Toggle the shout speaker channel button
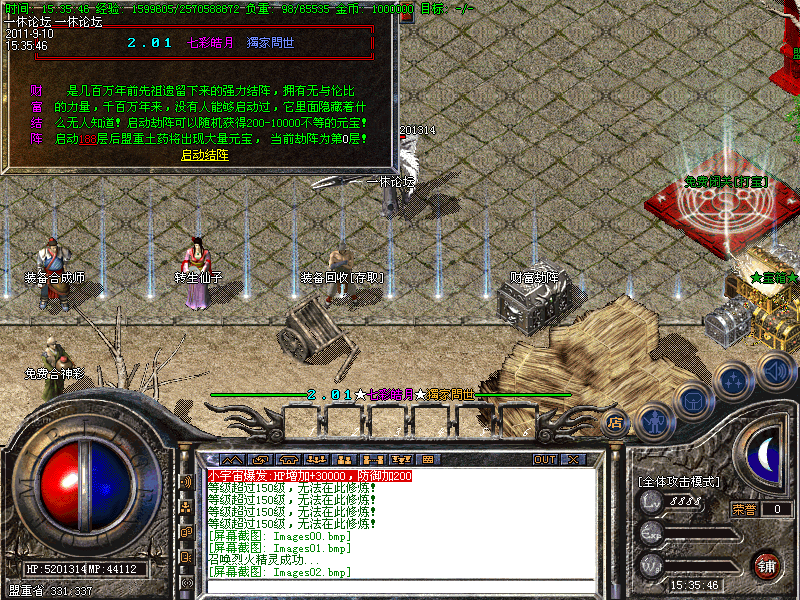This screenshot has height=600, width=800. pyautogui.click(x=187, y=481)
